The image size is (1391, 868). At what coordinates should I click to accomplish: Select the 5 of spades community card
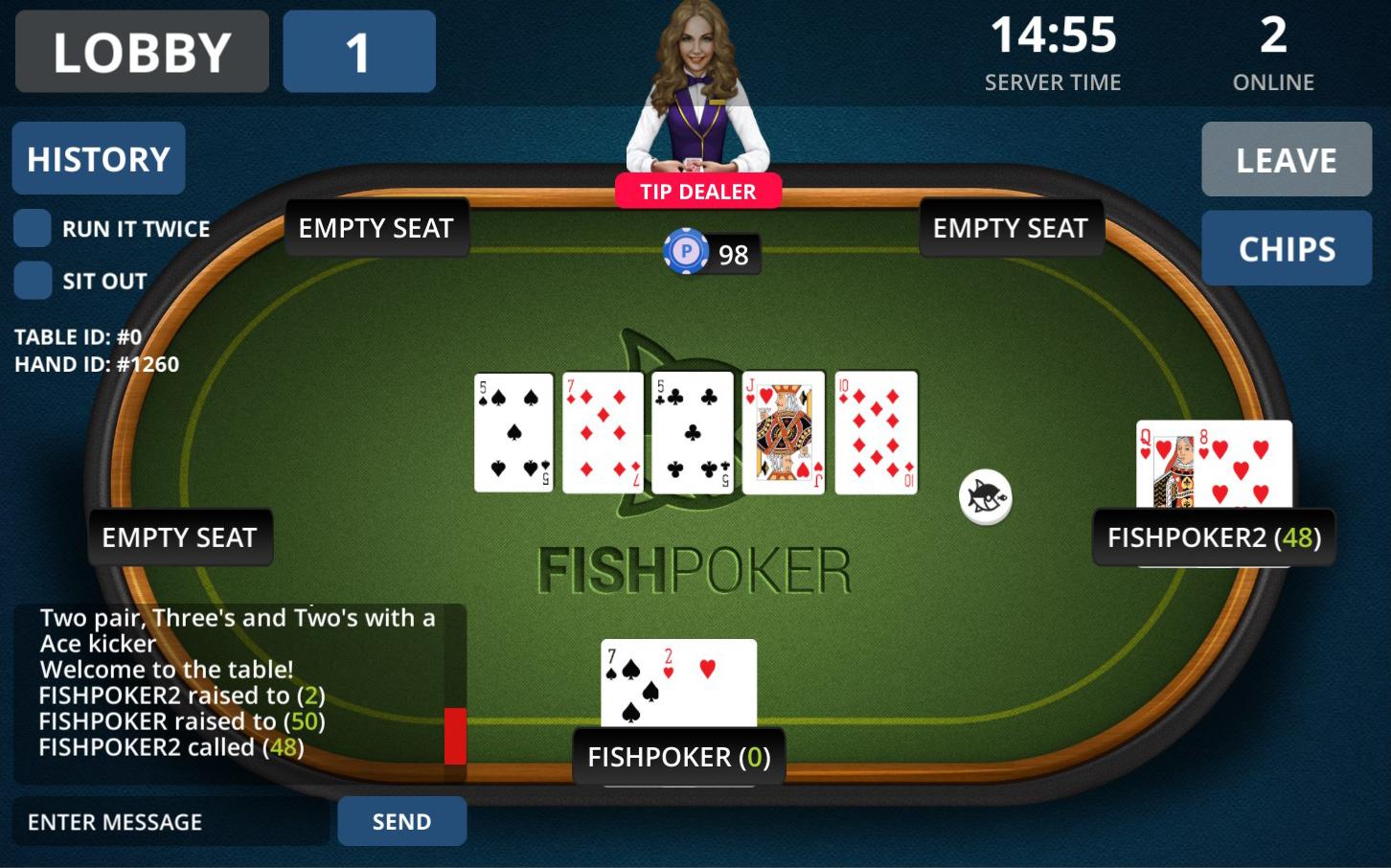[x=513, y=431]
